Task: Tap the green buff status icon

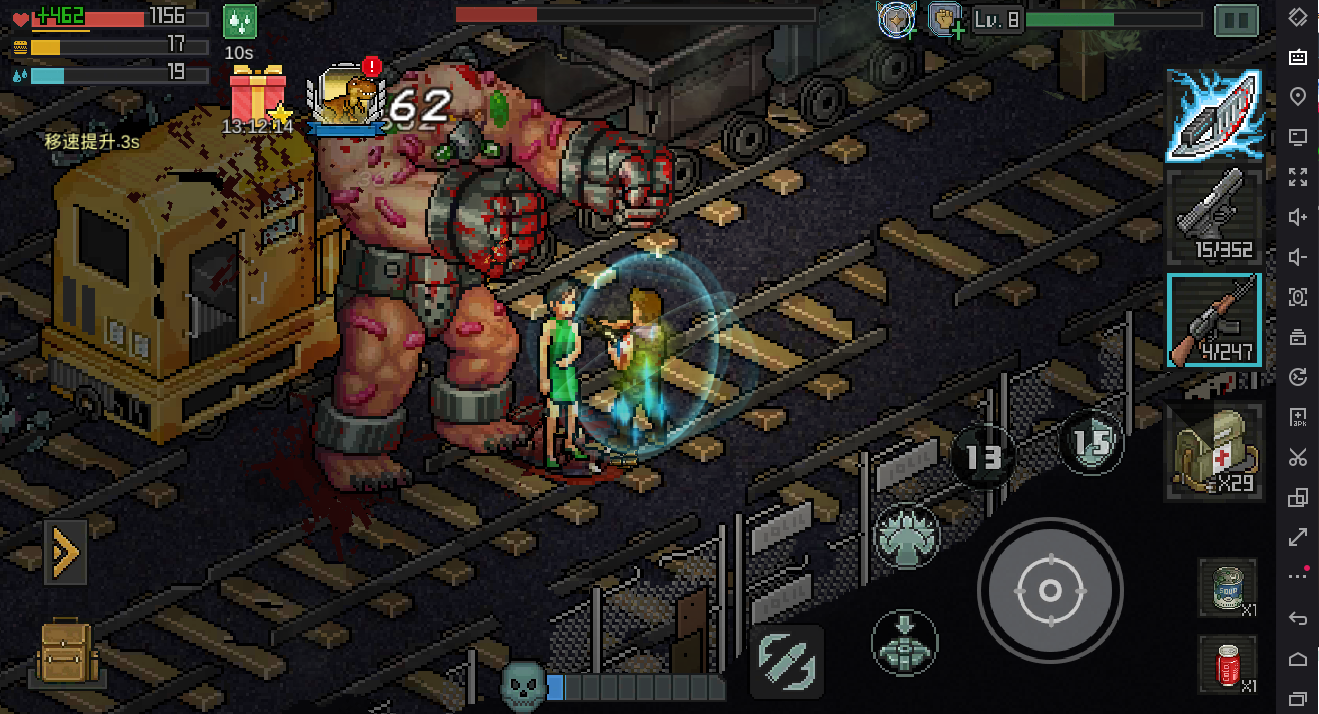Action: (239, 22)
